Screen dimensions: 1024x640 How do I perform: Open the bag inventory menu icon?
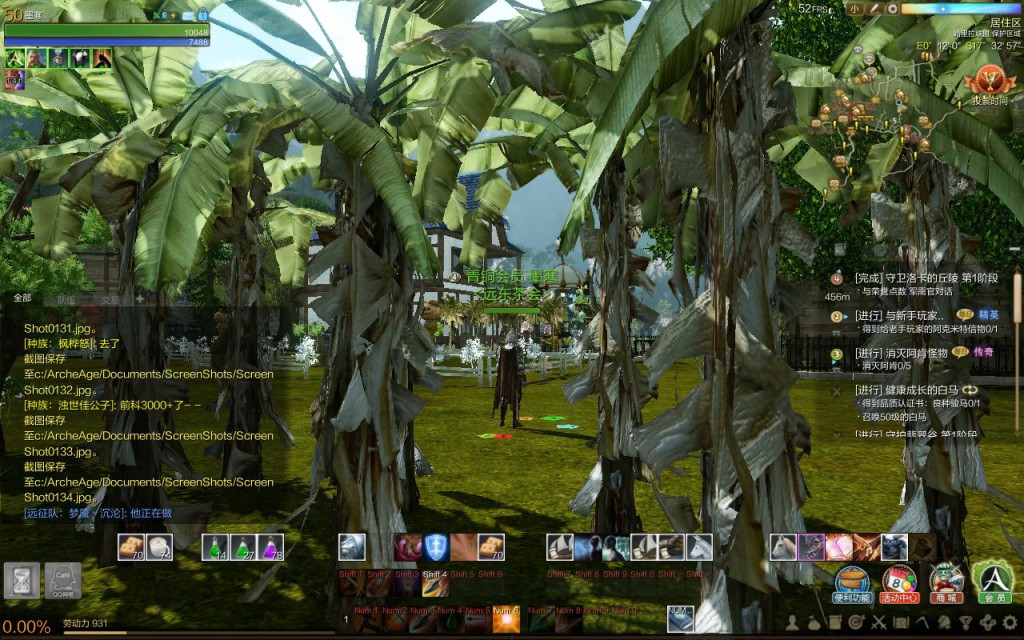(x=813, y=624)
